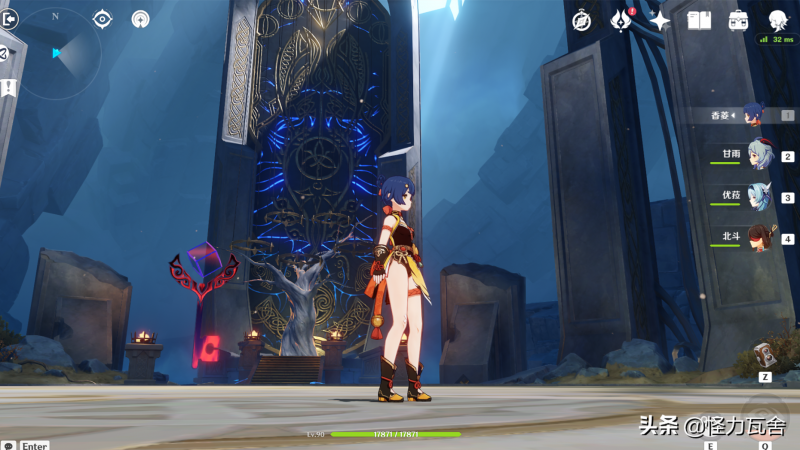The height and width of the screenshot is (450, 800).
Task: Open the chat box speech bubble
Action: [9, 445]
